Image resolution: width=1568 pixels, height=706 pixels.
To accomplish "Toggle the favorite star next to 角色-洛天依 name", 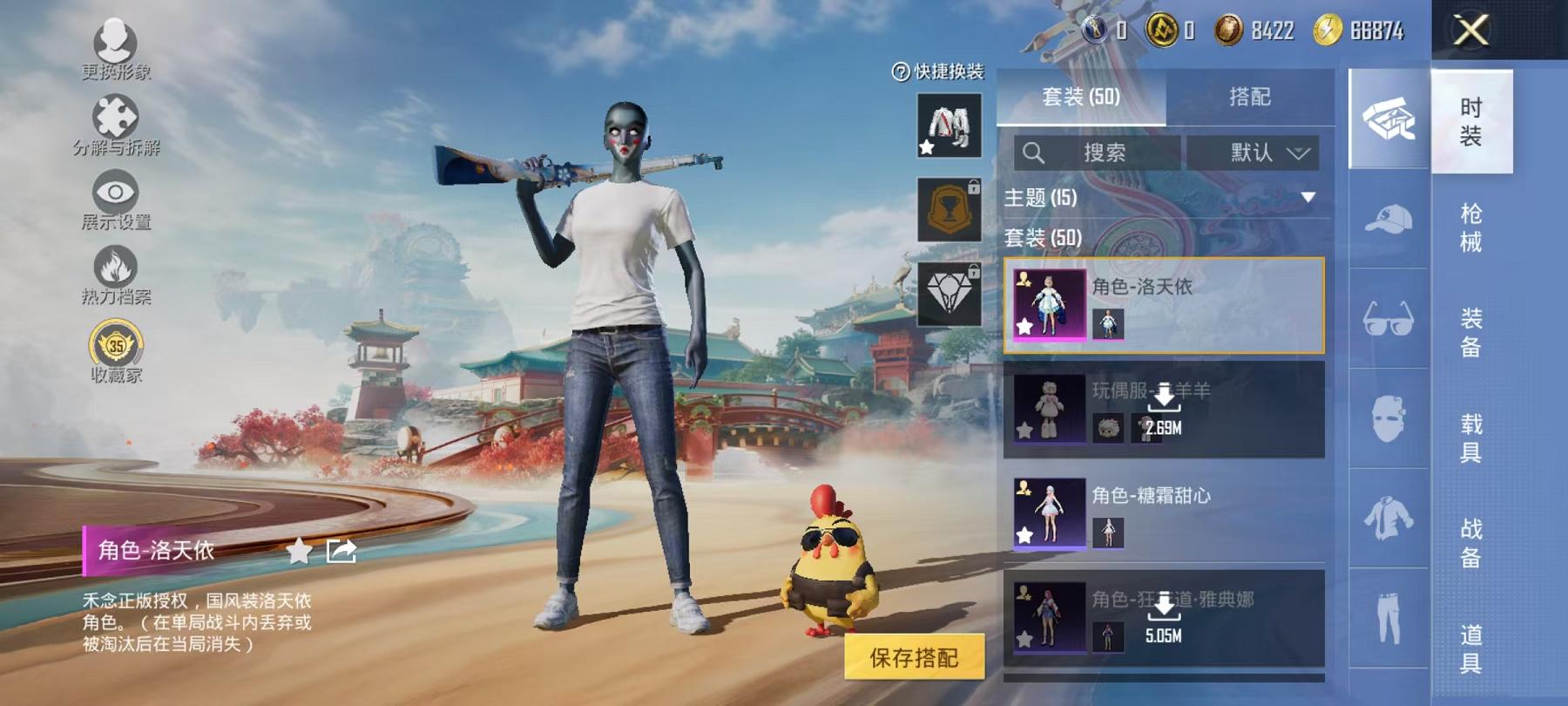I will point(299,549).
